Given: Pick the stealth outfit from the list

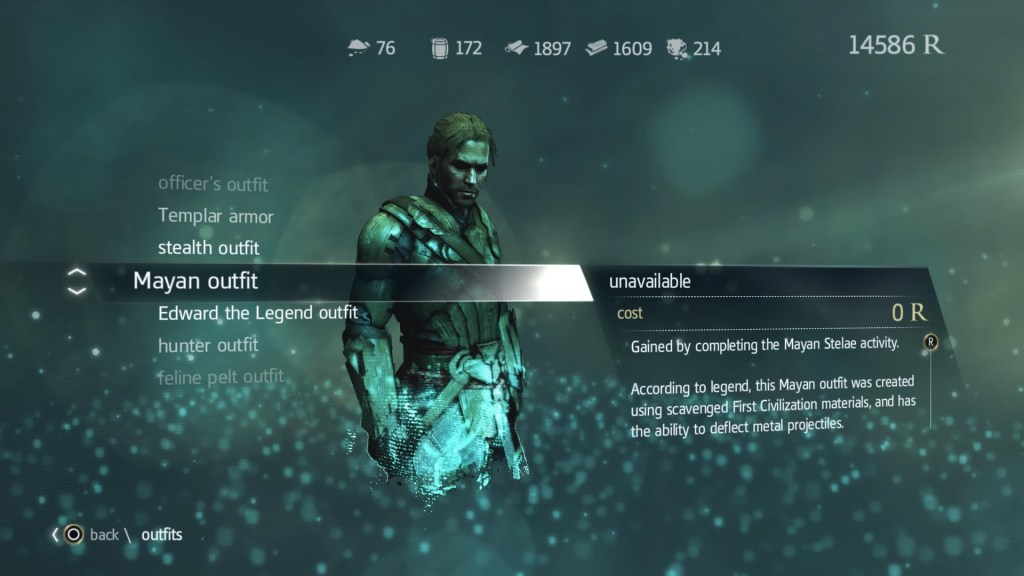Looking at the screenshot, I should point(209,248).
